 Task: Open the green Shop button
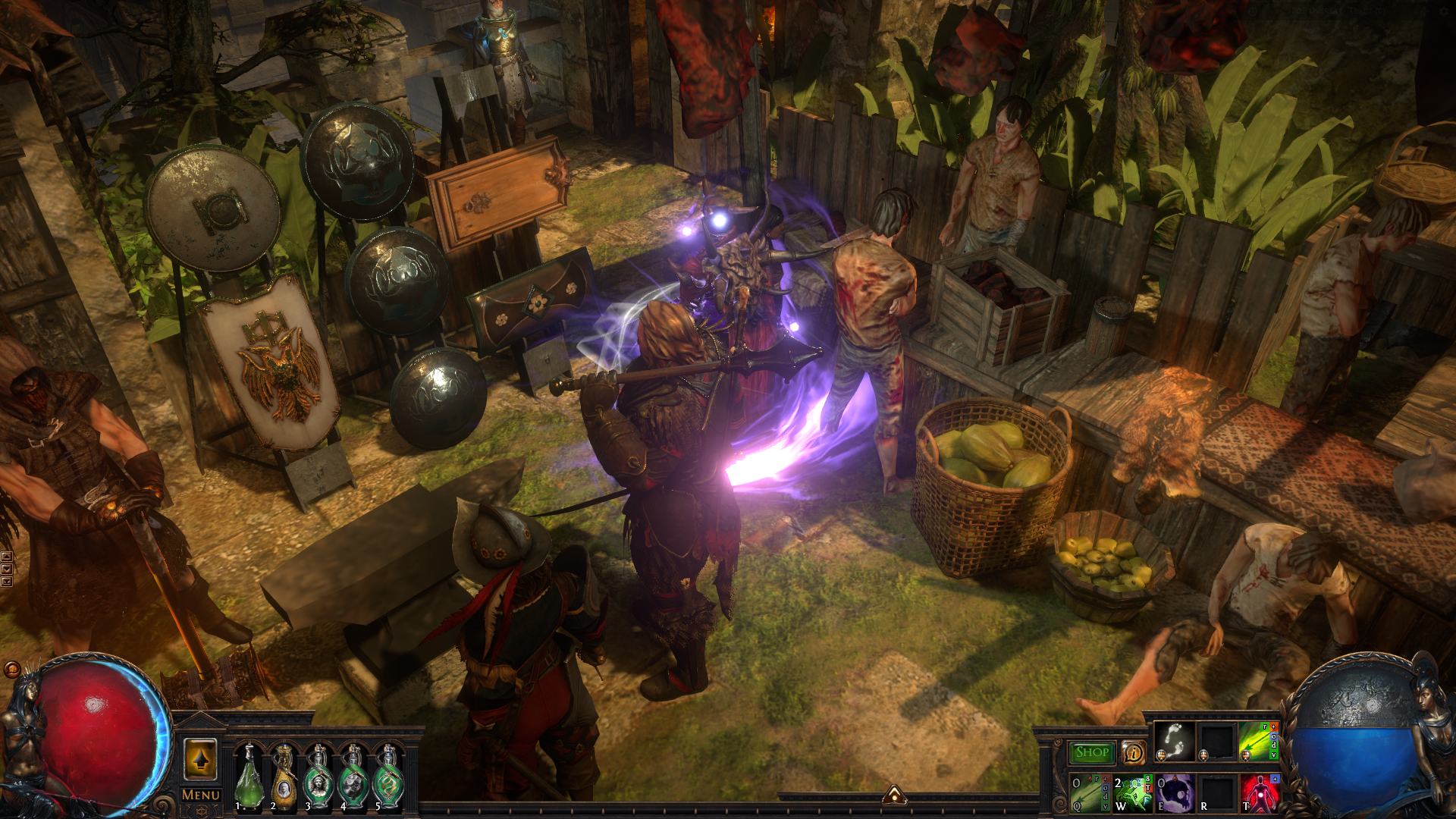point(1092,752)
